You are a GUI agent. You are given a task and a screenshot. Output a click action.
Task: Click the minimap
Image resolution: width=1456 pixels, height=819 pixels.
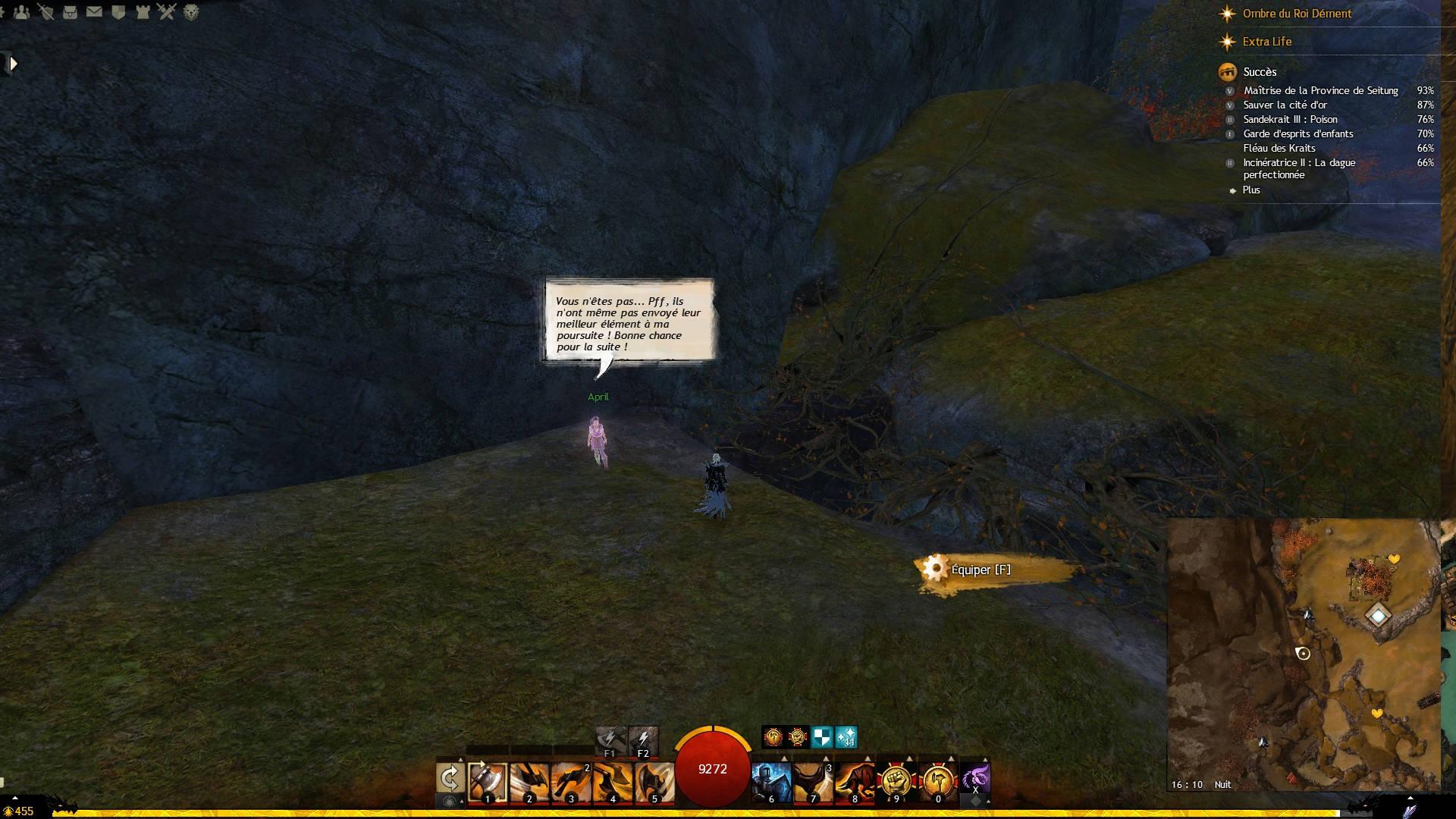1303,654
